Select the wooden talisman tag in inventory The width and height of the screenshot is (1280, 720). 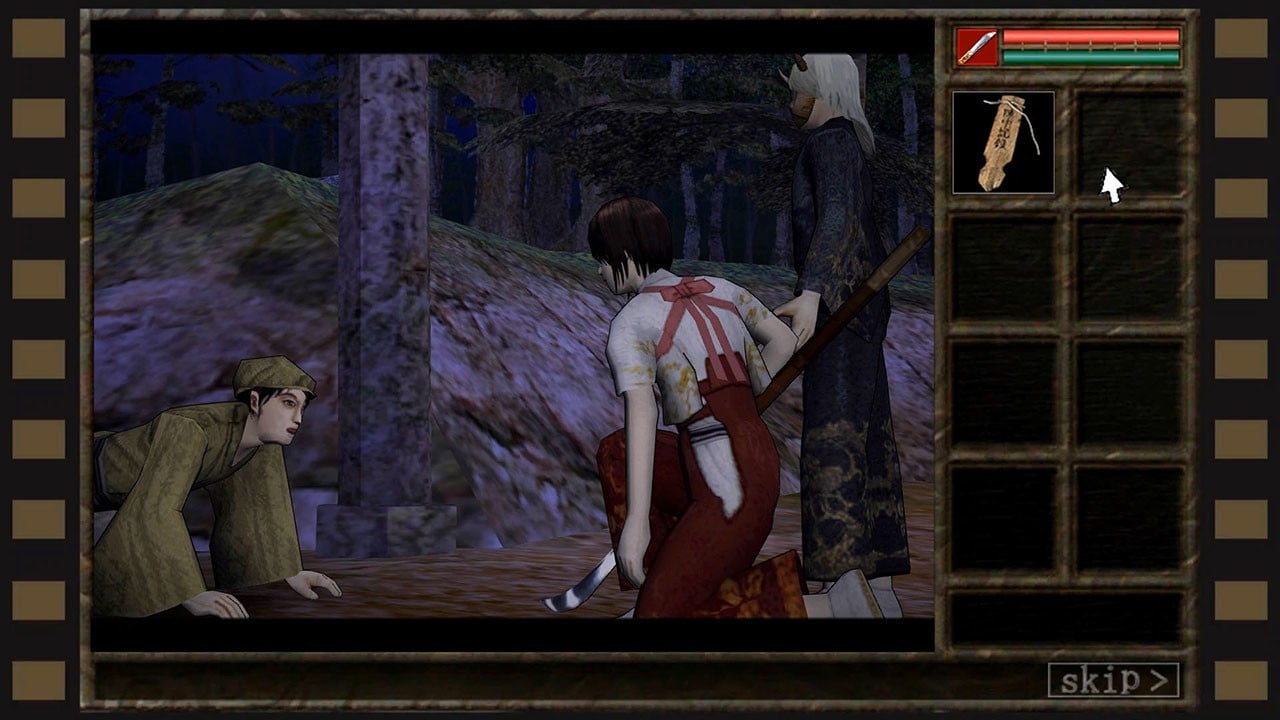click(x=1003, y=142)
